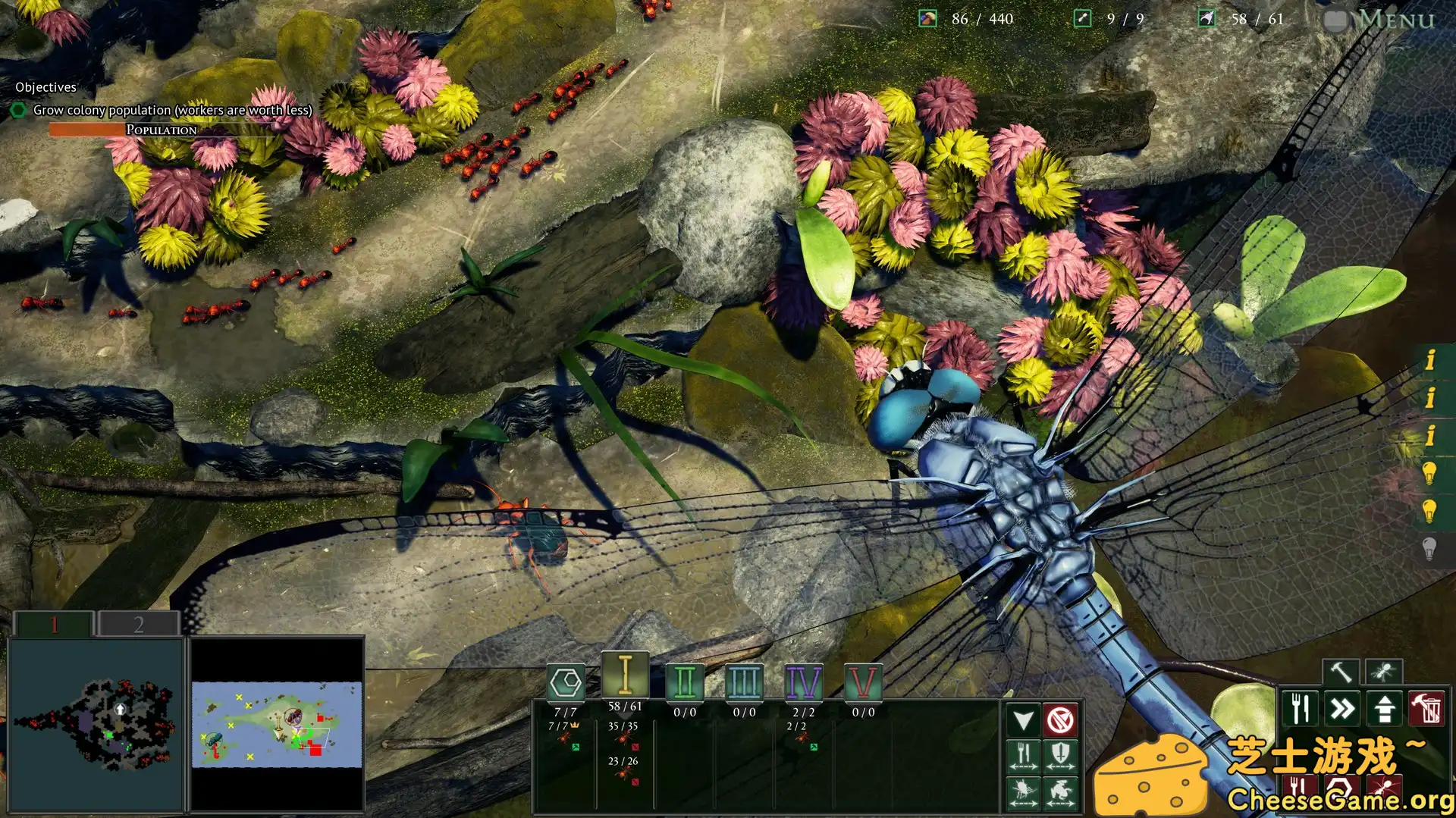Screen dimensions: 1456x818
Task: Click the double-chevron speed icon
Action: tap(1341, 707)
